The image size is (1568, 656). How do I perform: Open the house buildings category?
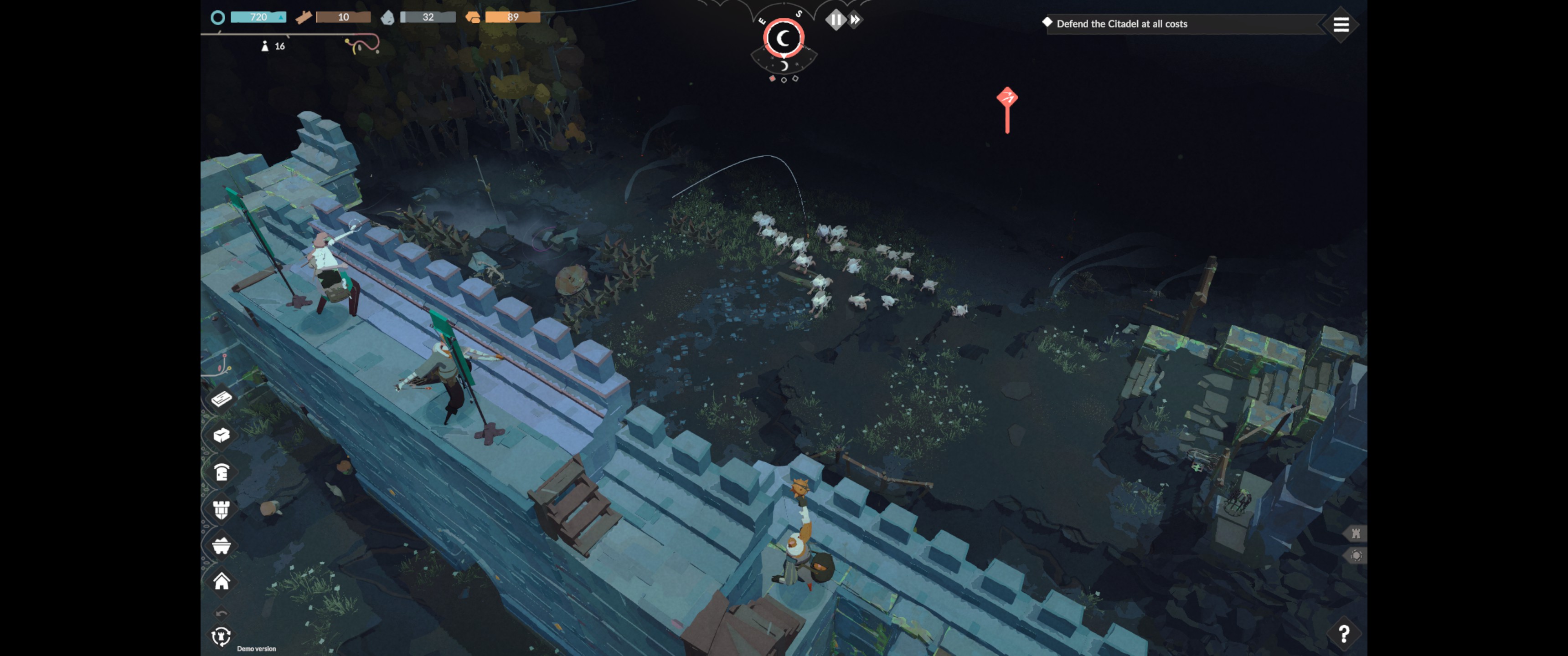click(x=222, y=582)
